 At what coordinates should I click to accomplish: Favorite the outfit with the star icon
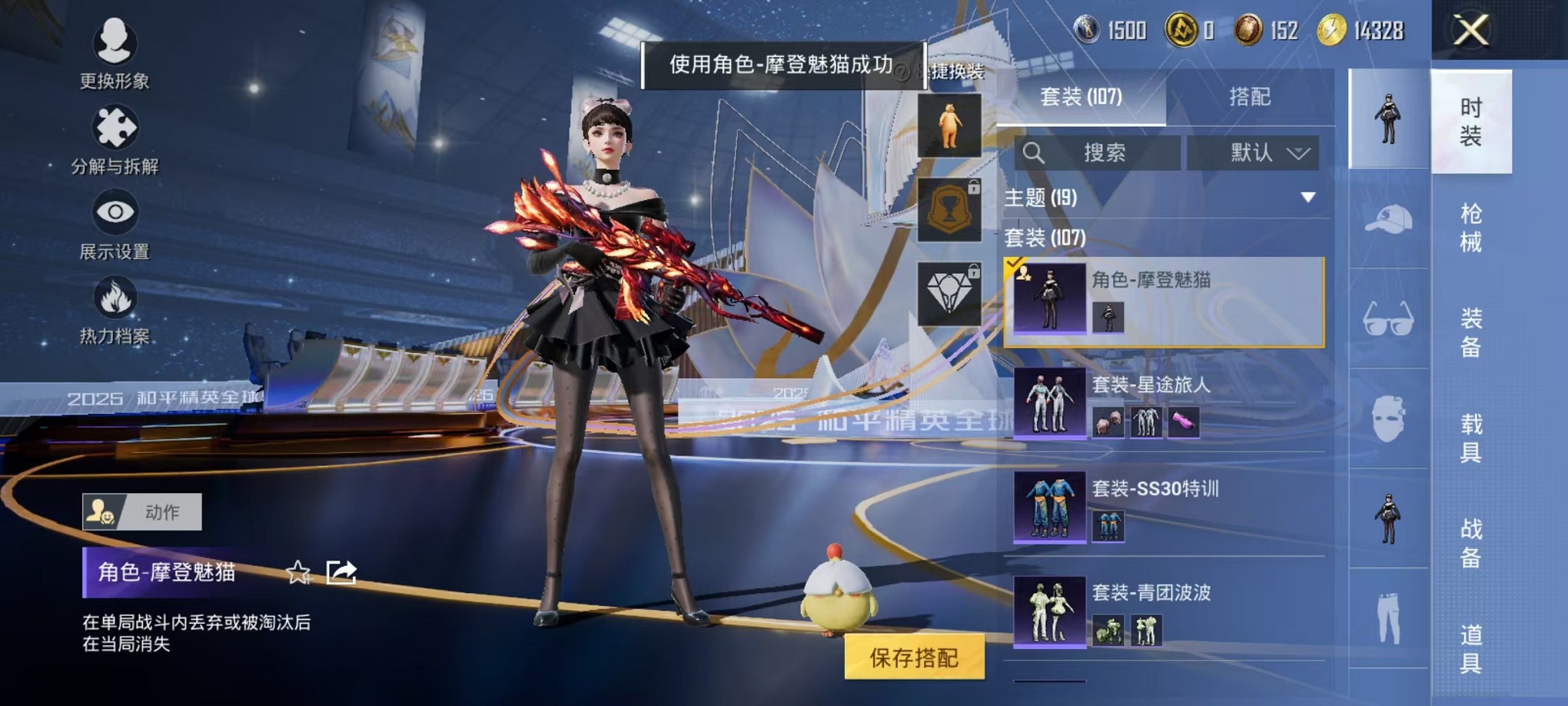tap(298, 572)
